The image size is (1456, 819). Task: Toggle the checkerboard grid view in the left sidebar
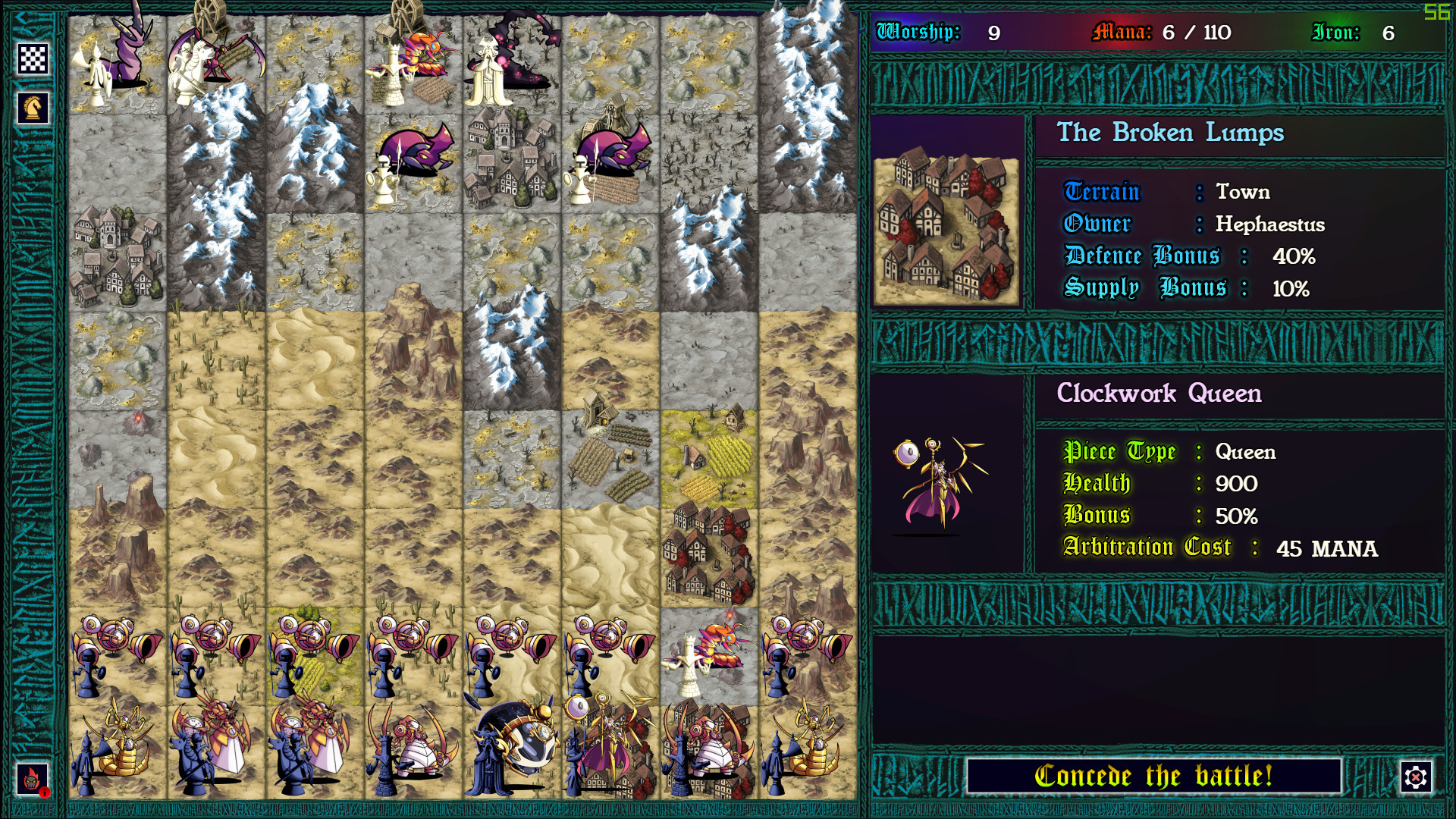point(33,57)
